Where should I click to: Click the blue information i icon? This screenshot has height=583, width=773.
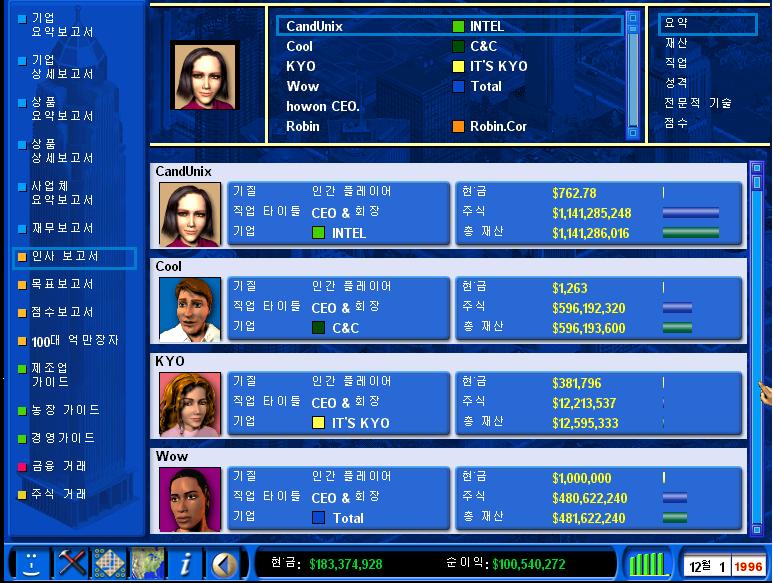pyautogui.click(x=185, y=563)
